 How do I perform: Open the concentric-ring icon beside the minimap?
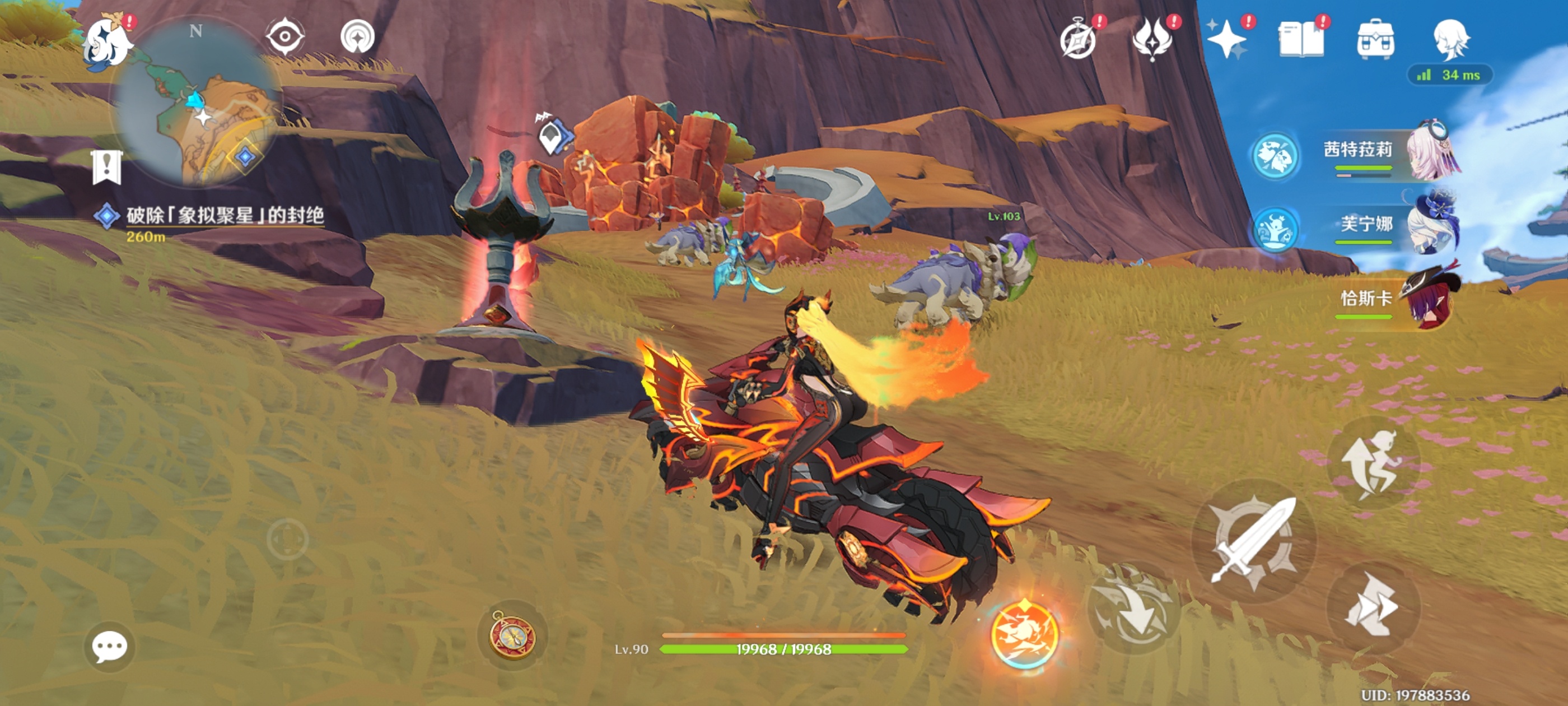[x=357, y=36]
